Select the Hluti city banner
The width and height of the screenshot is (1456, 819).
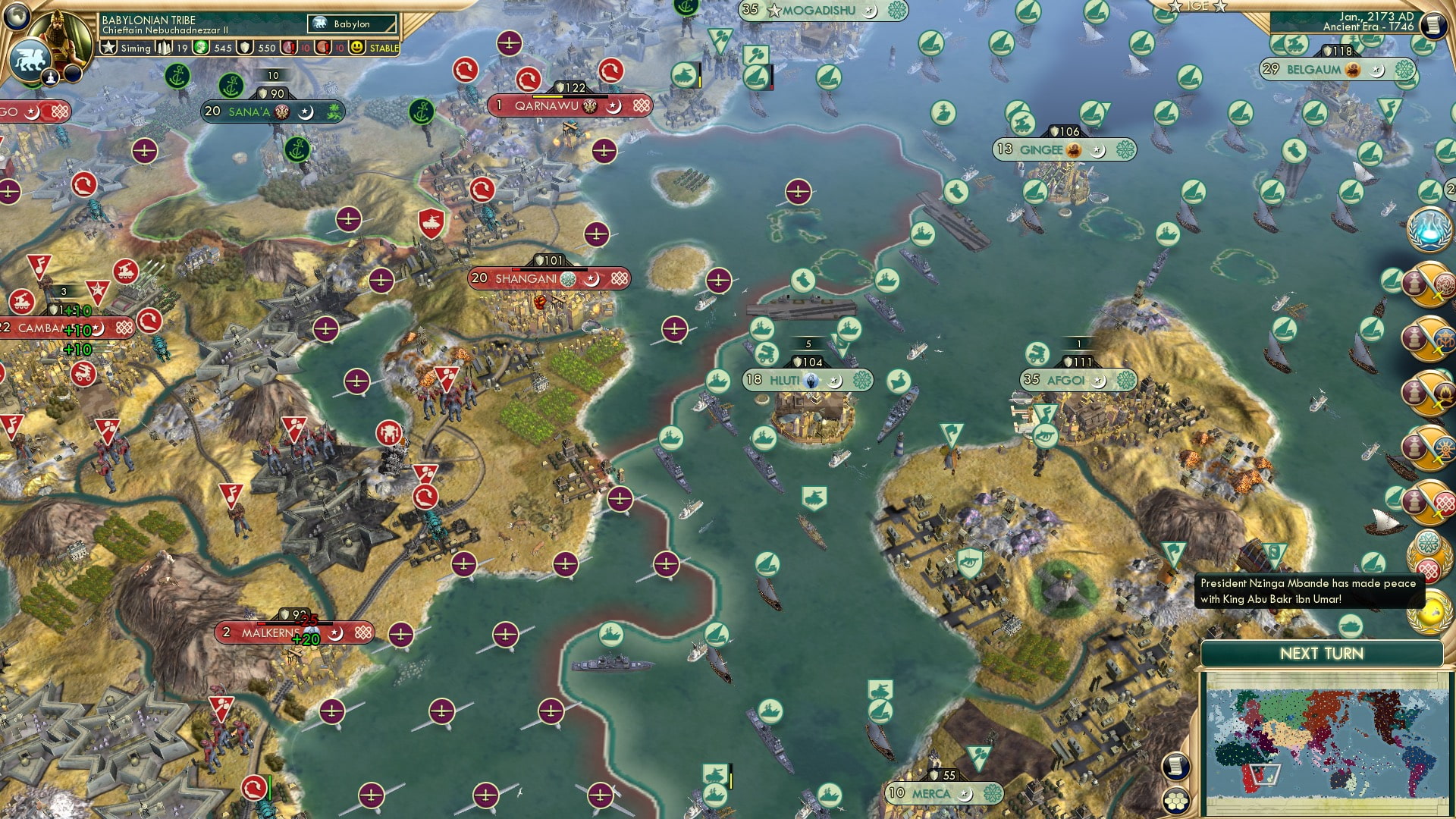point(806,380)
